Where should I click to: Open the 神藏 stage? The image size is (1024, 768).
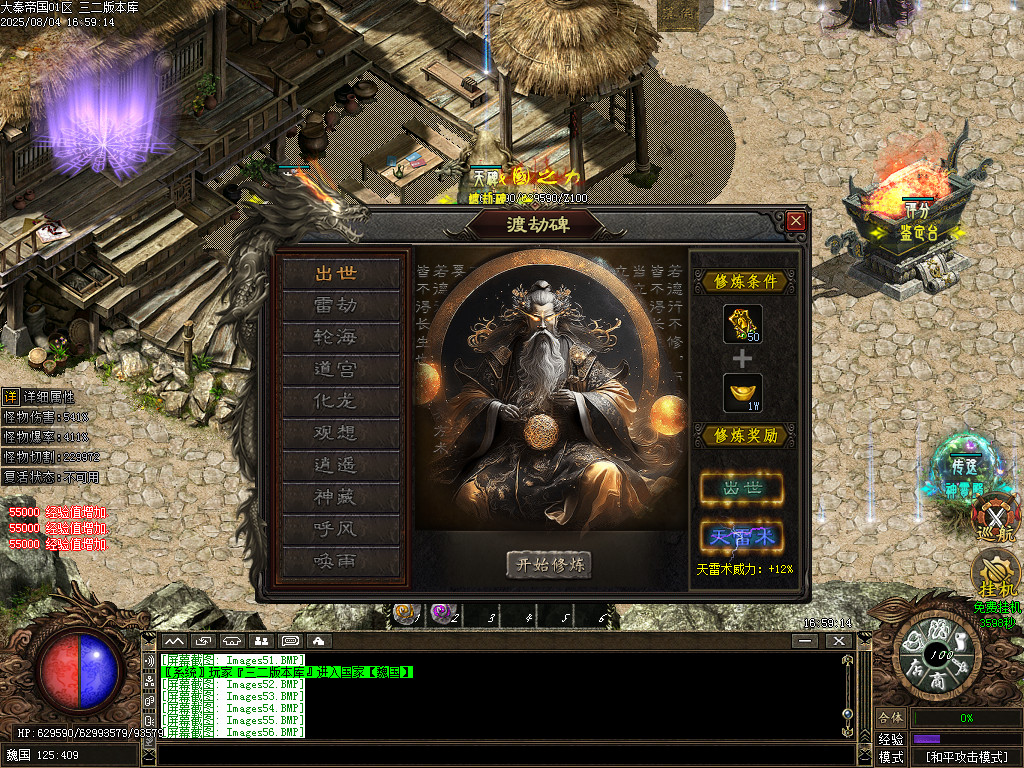(x=336, y=497)
